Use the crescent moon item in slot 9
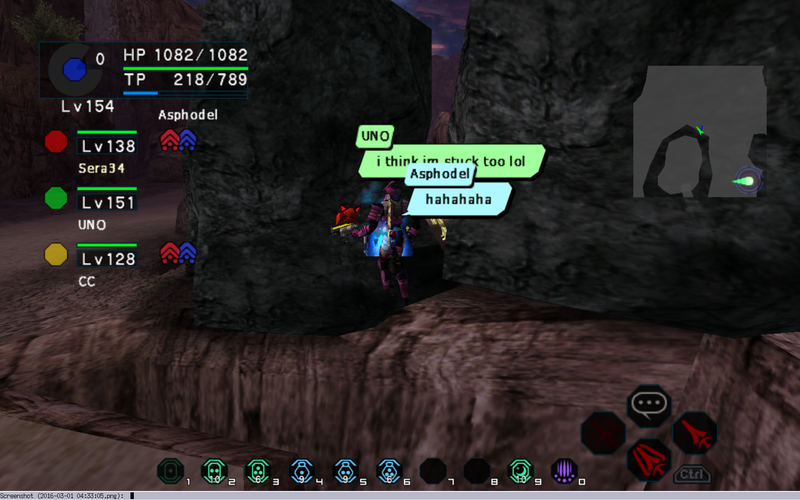800x500 pixels. pos(520,470)
